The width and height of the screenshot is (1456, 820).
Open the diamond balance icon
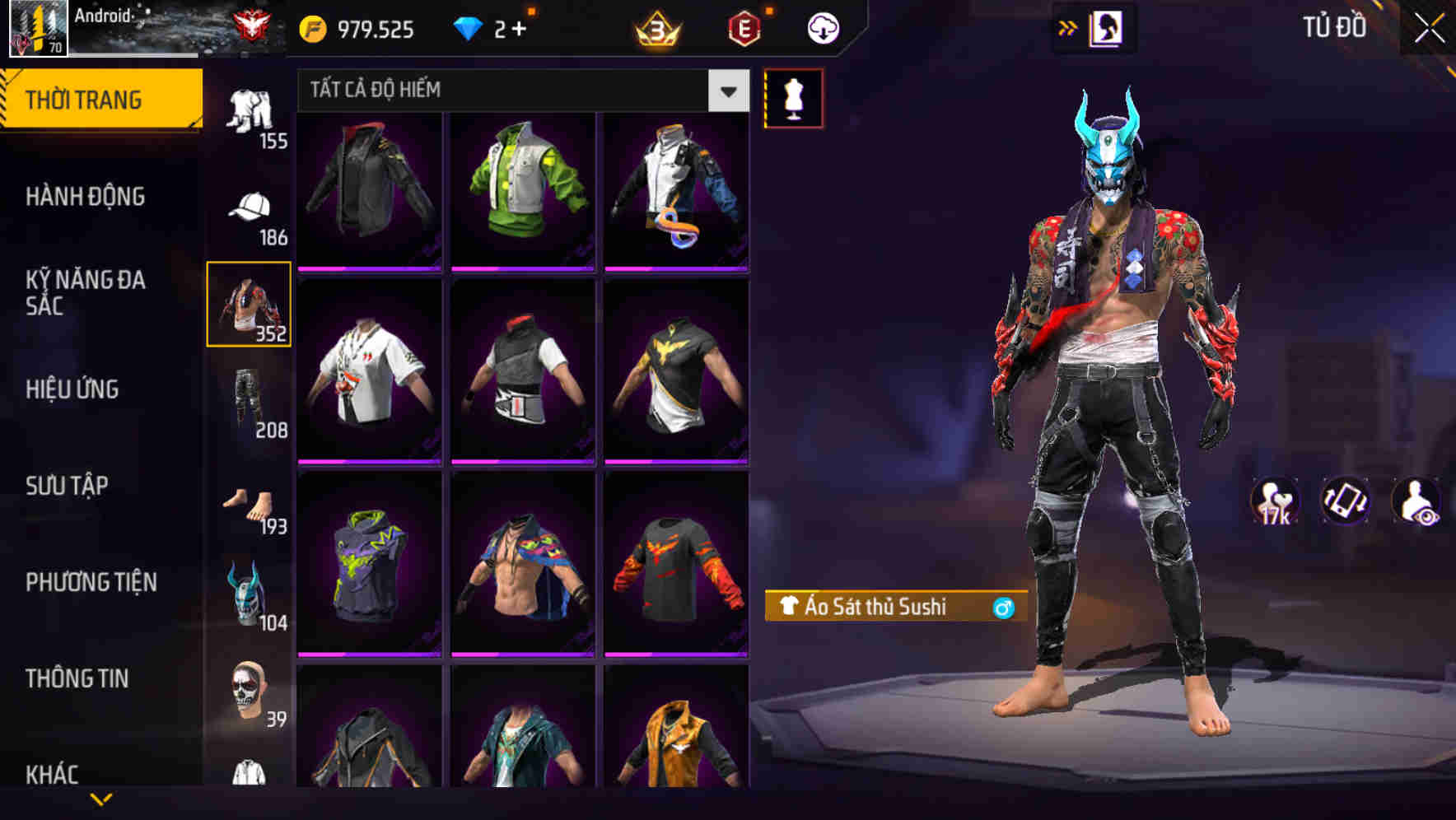469,27
